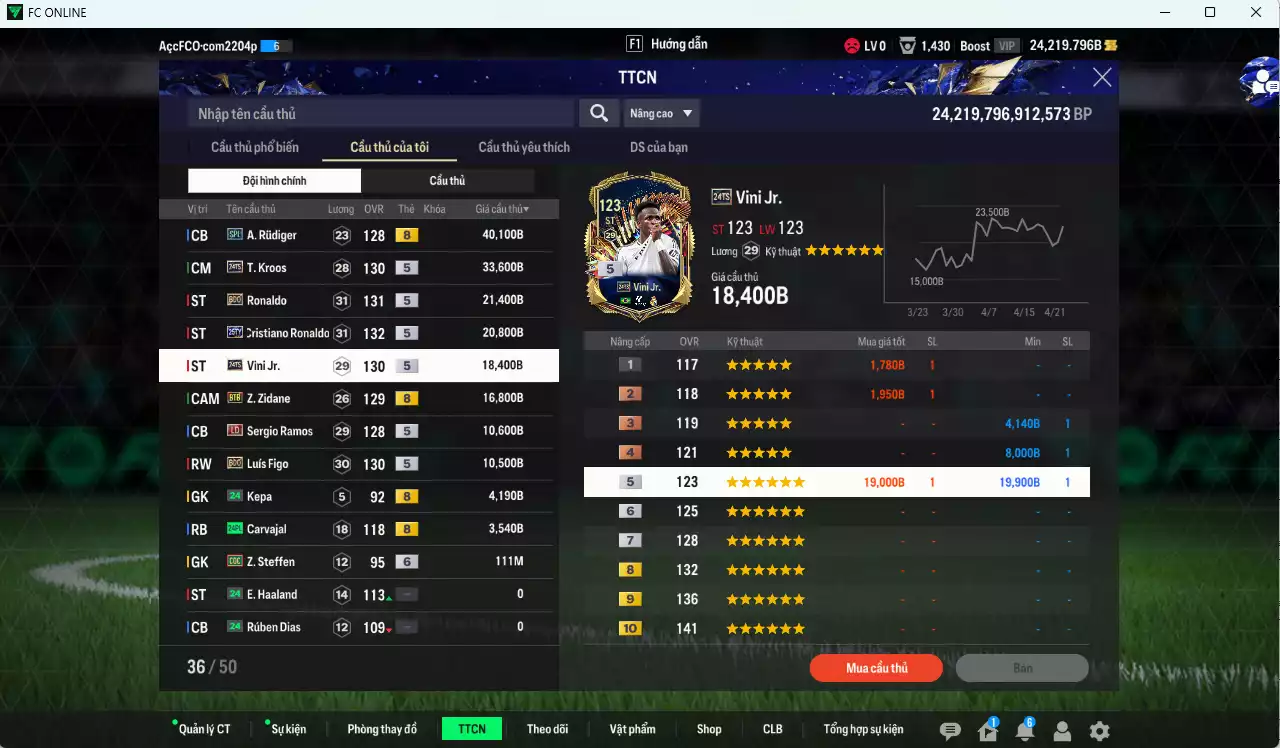Select the Cầu thủ sub-tab
Screen dimensions: 1280x748
[x=447, y=181]
